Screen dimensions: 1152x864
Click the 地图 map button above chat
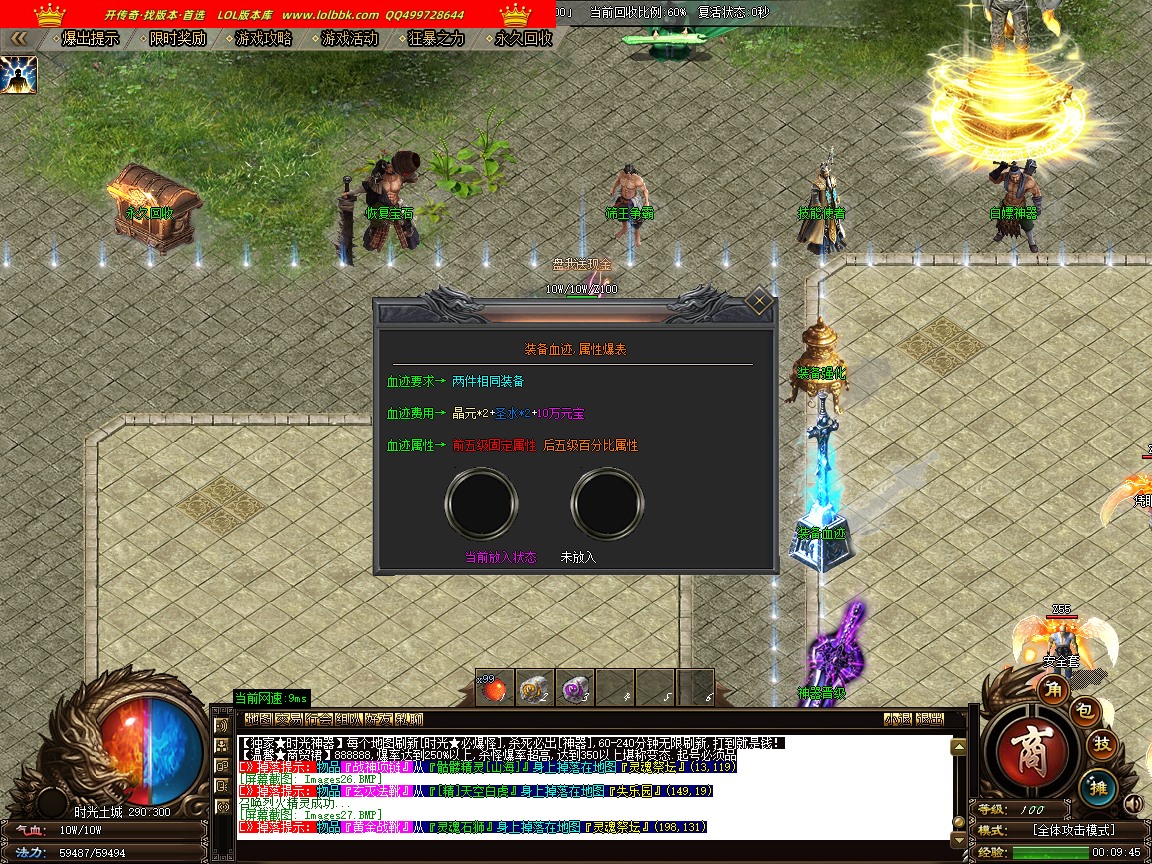click(x=258, y=719)
